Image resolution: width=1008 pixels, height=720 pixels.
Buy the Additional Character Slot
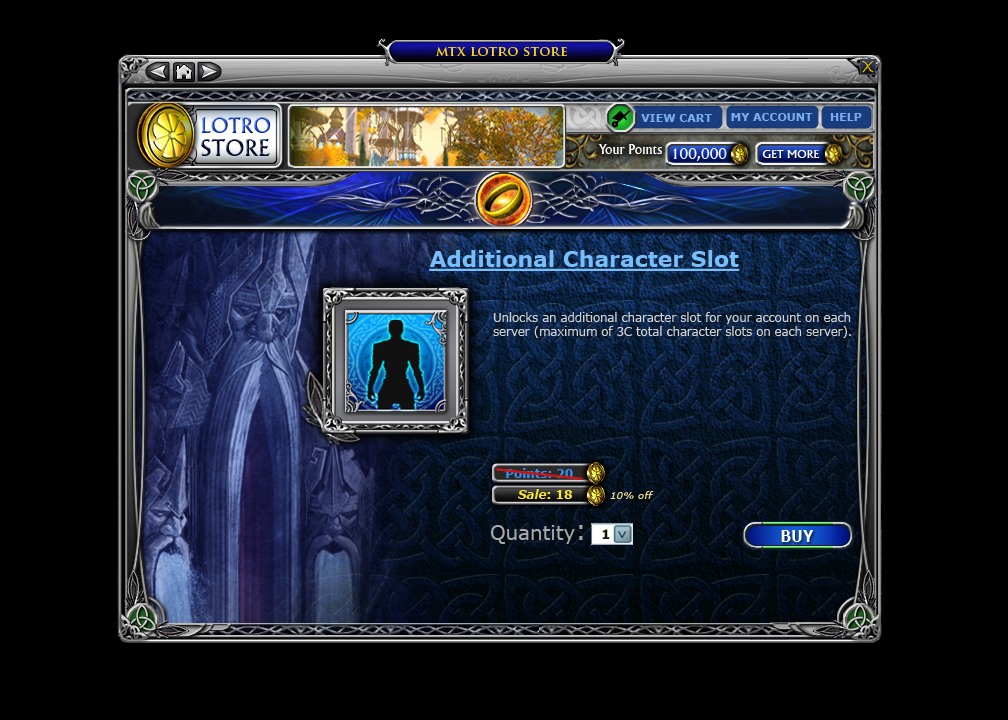coord(797,536)
